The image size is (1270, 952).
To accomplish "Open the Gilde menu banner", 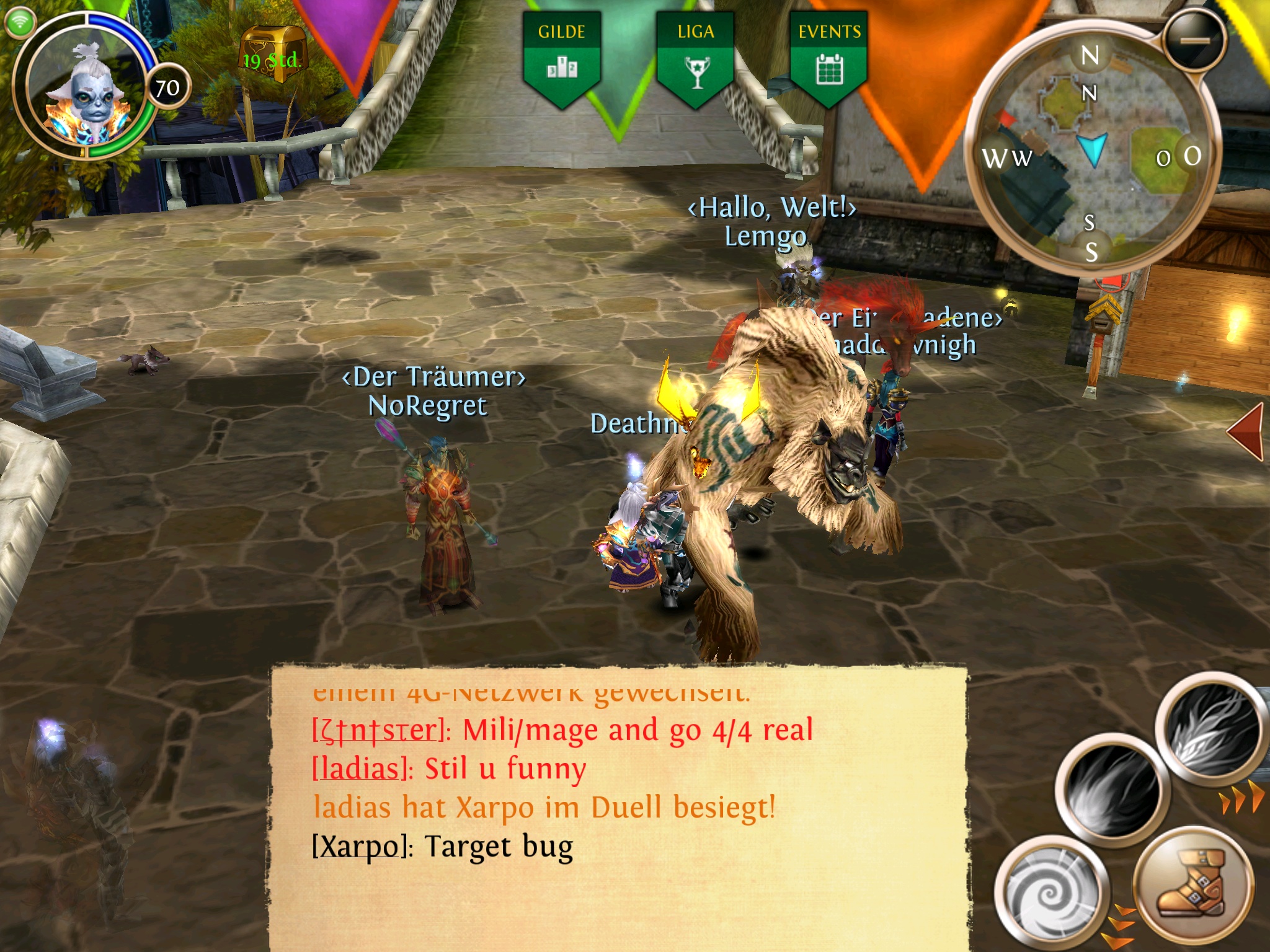I will [561, 57].
